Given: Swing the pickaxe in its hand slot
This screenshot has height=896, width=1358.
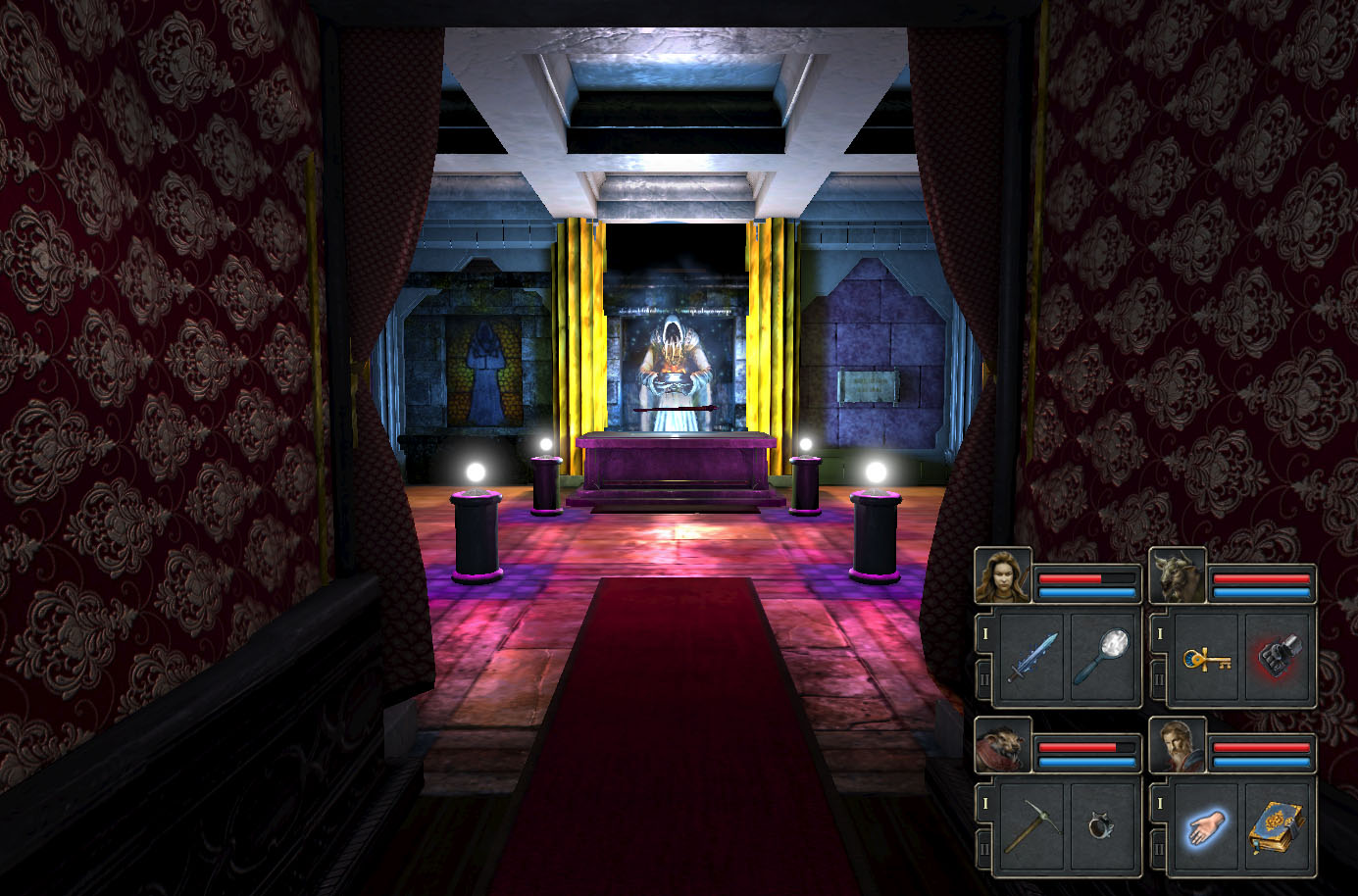Looking at the screenshot, I should click(x=1032, y=826).
